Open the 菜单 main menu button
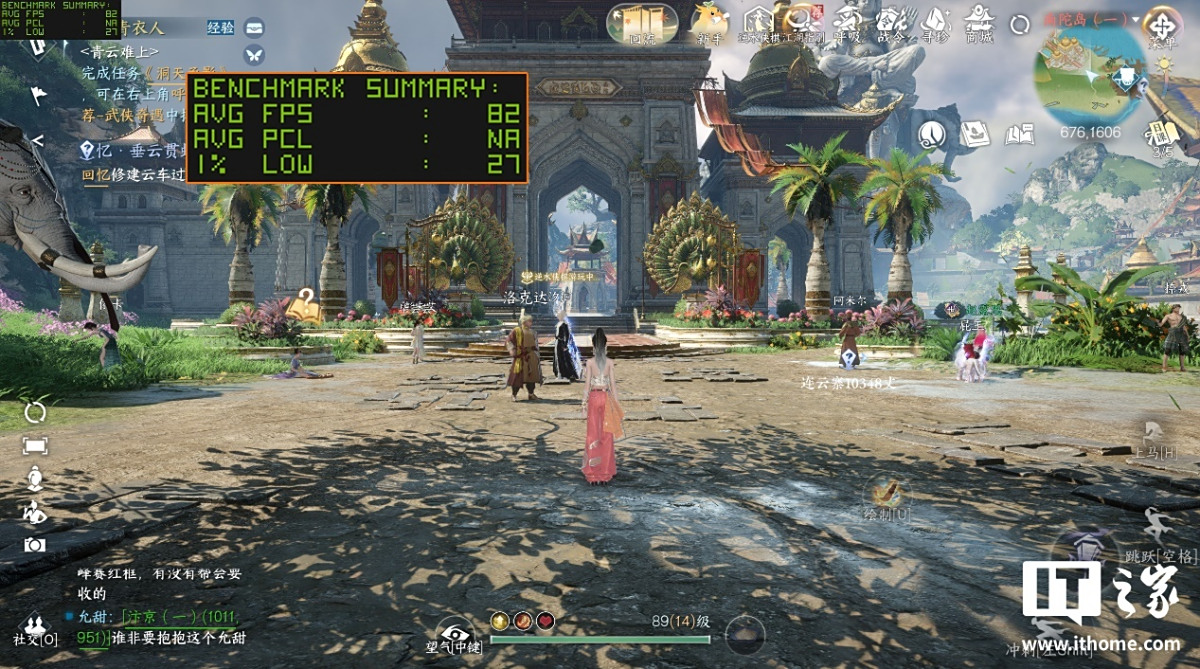The image size is (1200, 669). (x=1162, y=24)
